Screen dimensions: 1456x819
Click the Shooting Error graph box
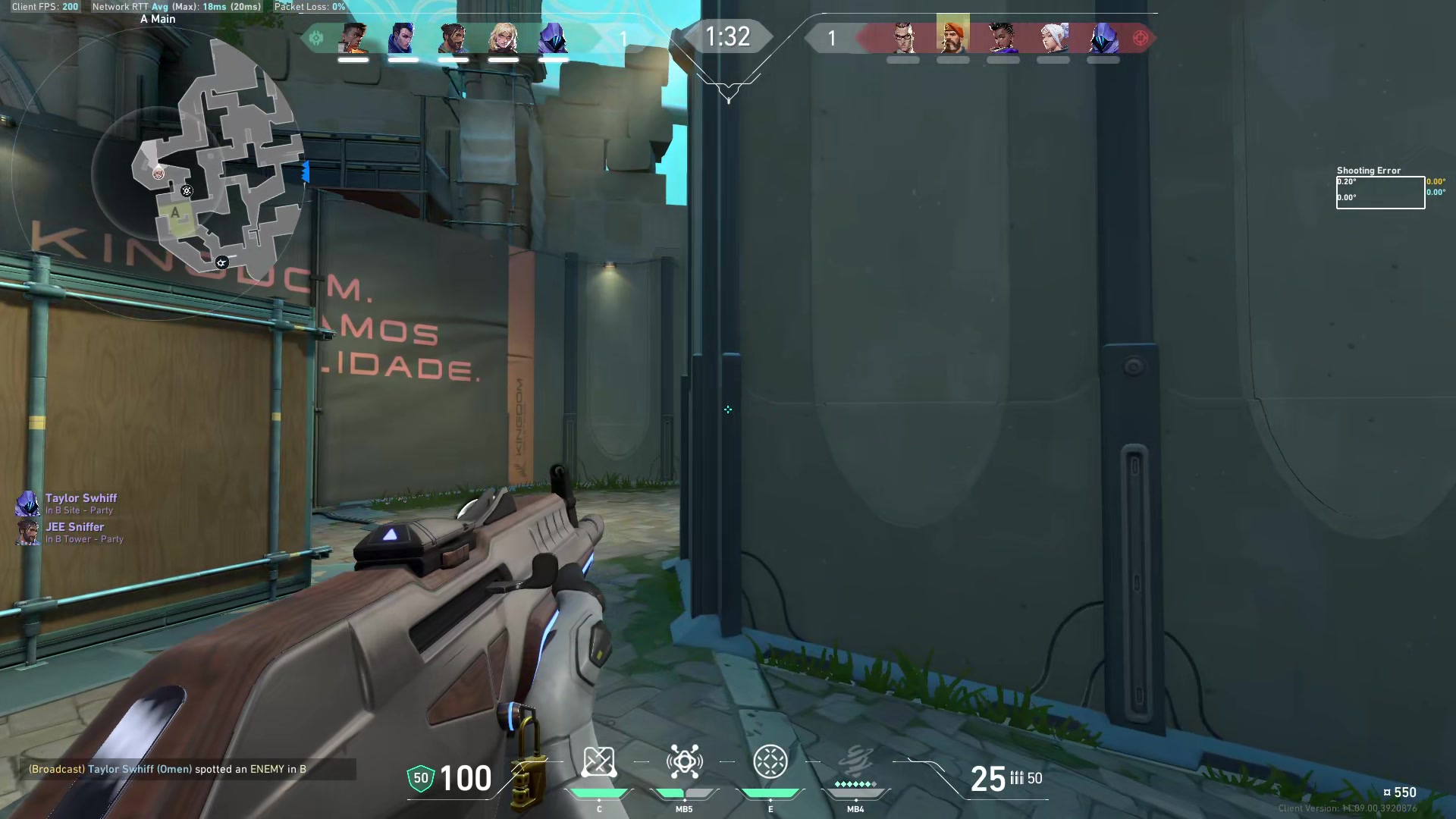[1380, 193]
